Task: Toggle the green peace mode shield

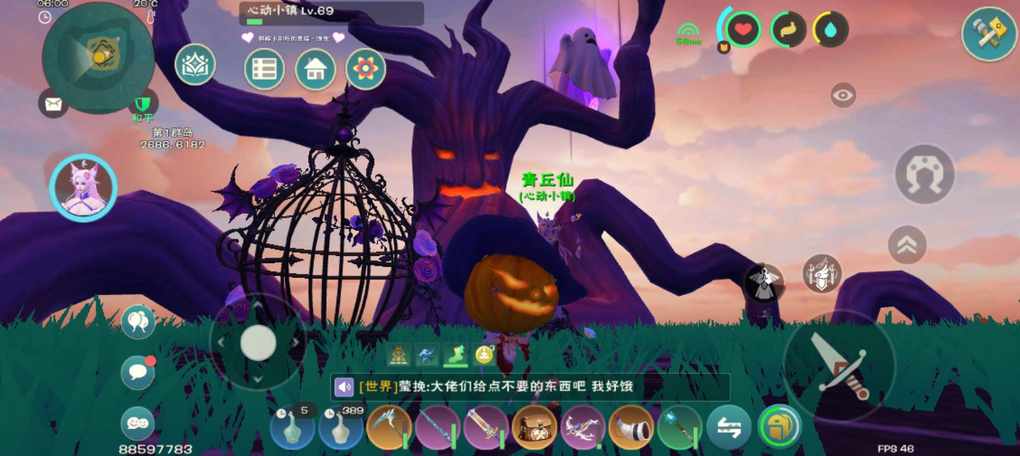Action: [145, 102]
